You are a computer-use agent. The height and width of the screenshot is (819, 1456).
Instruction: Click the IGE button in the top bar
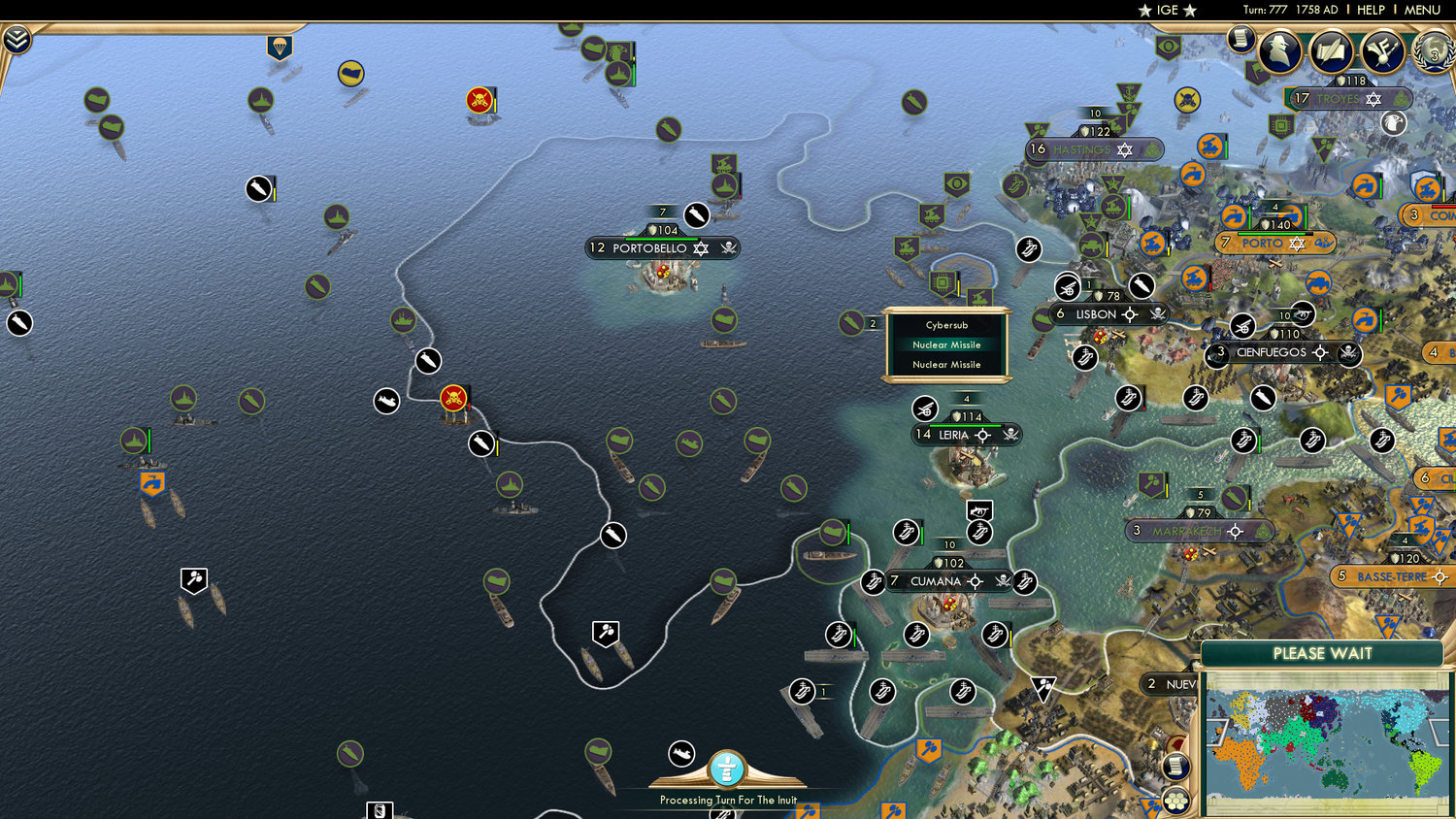(1168, 11)
